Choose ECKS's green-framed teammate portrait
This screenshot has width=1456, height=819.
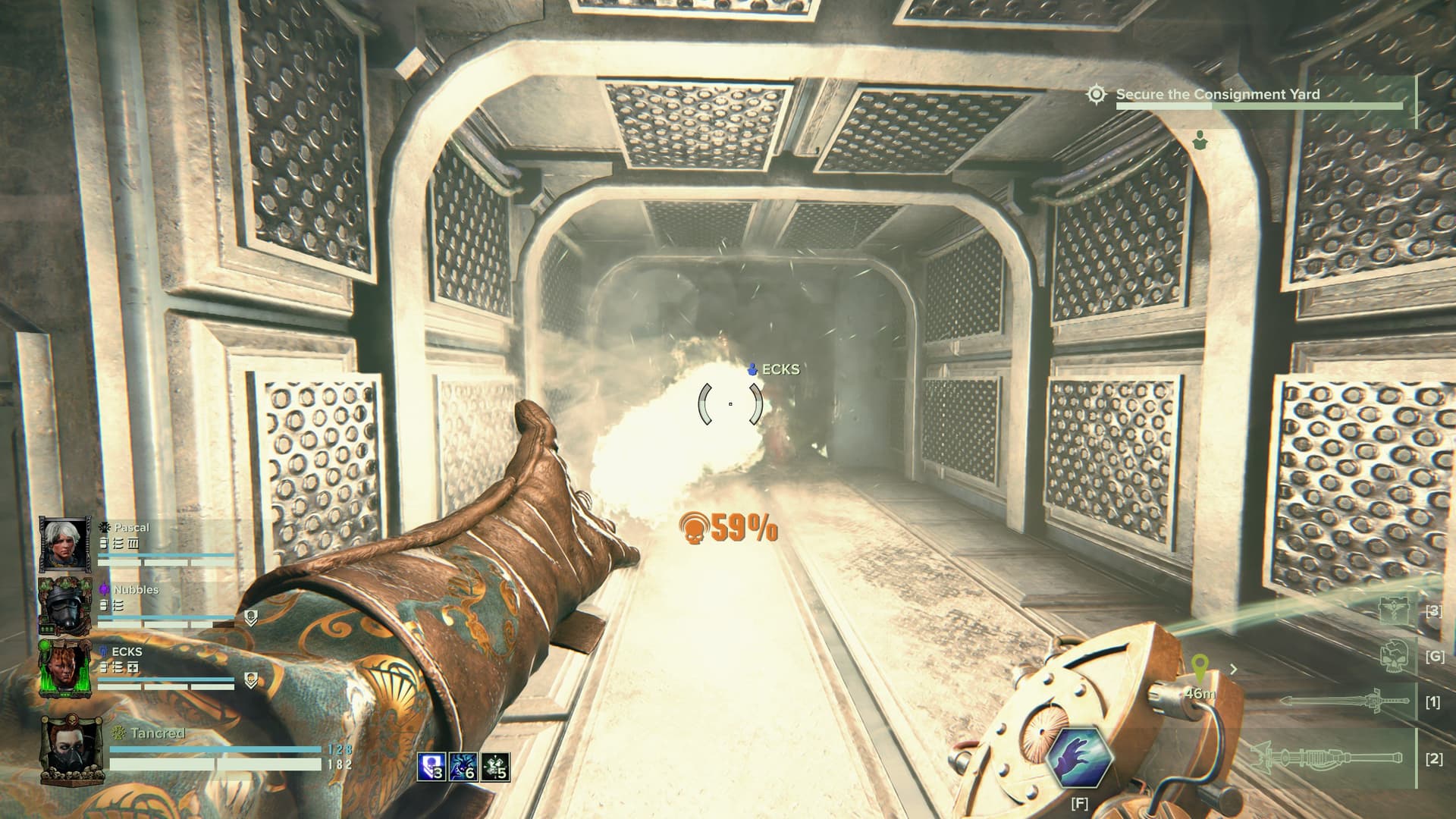[65, 667]
